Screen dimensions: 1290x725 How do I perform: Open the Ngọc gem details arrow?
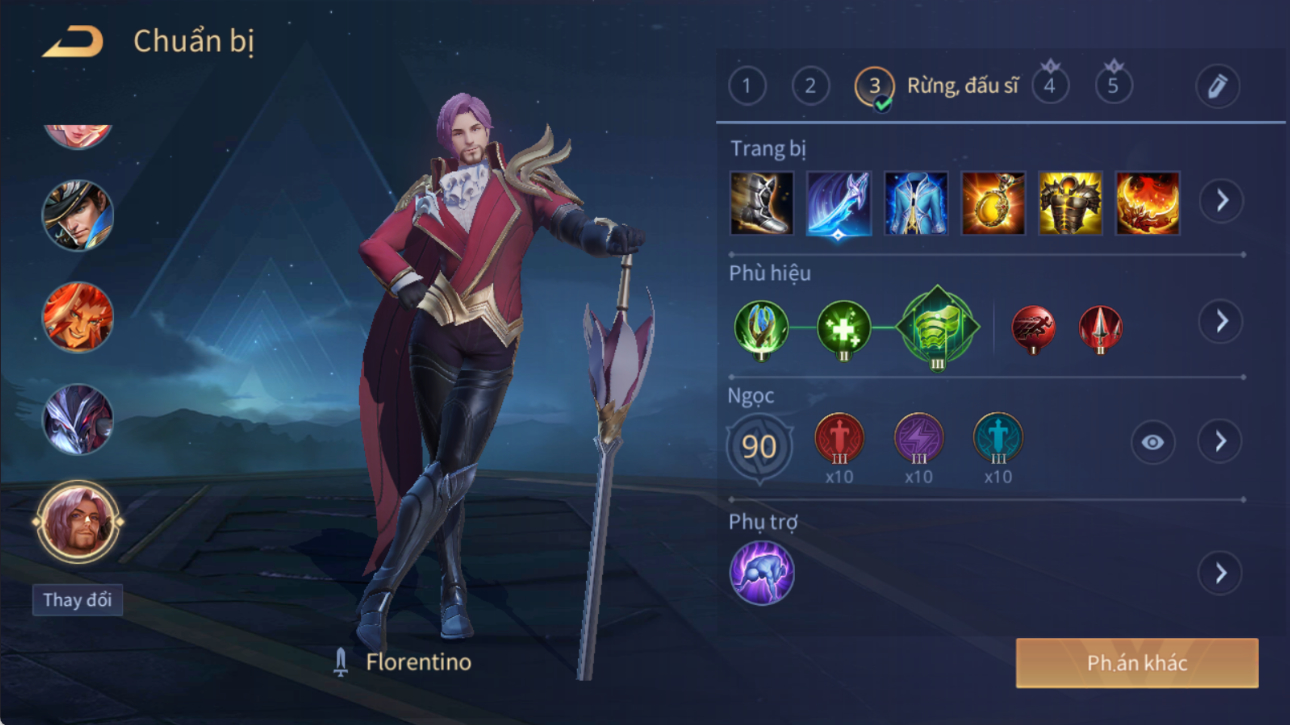[x=1220, y=441]
